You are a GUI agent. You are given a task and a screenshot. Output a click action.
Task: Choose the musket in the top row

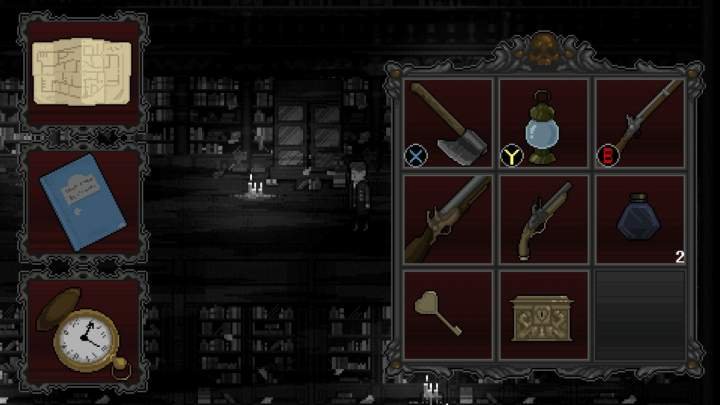[x=640, y=123]
